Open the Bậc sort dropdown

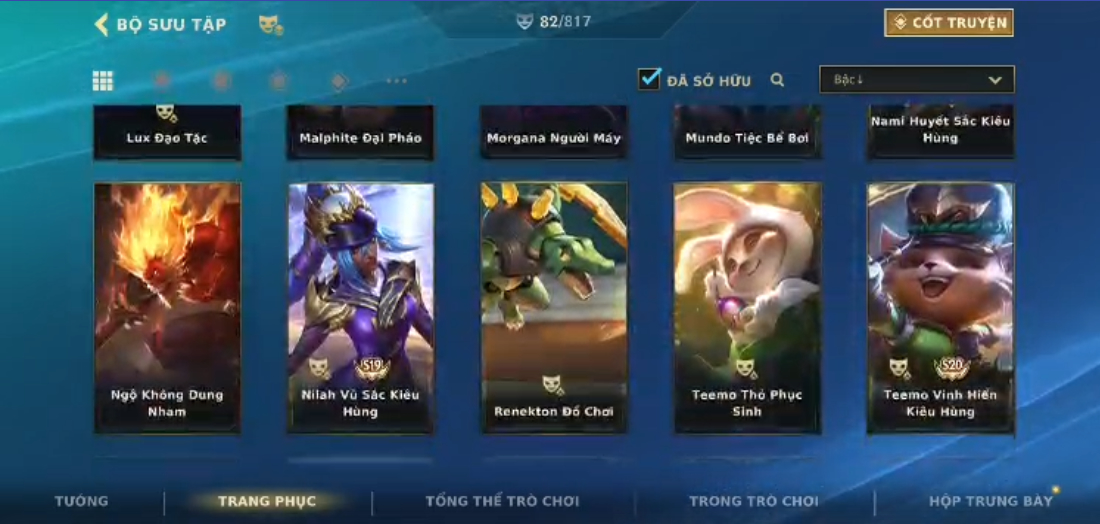[916, 80]
